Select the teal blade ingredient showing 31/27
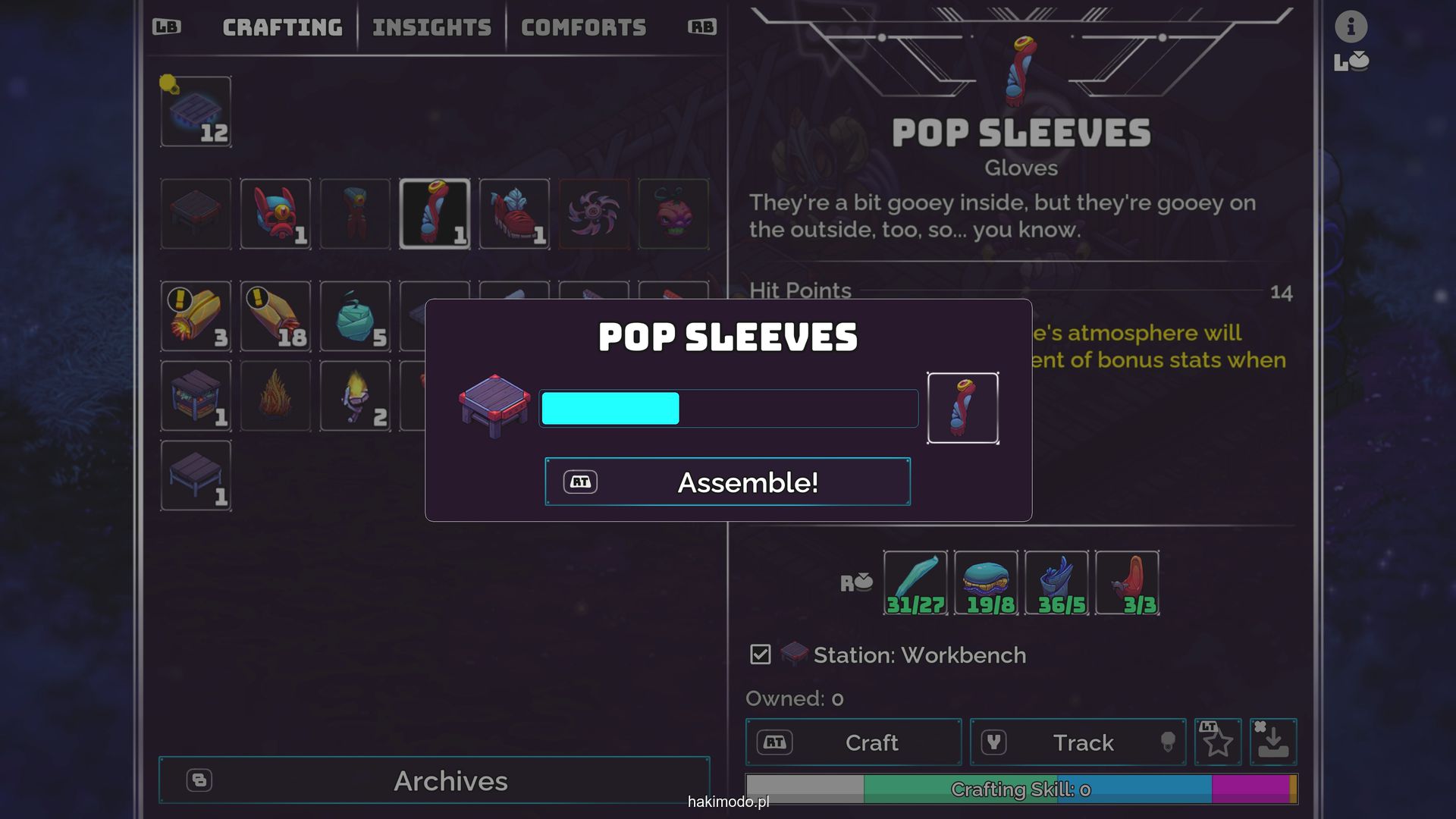Viewport: 1456px width, 819px height. (x=915, y=582)
